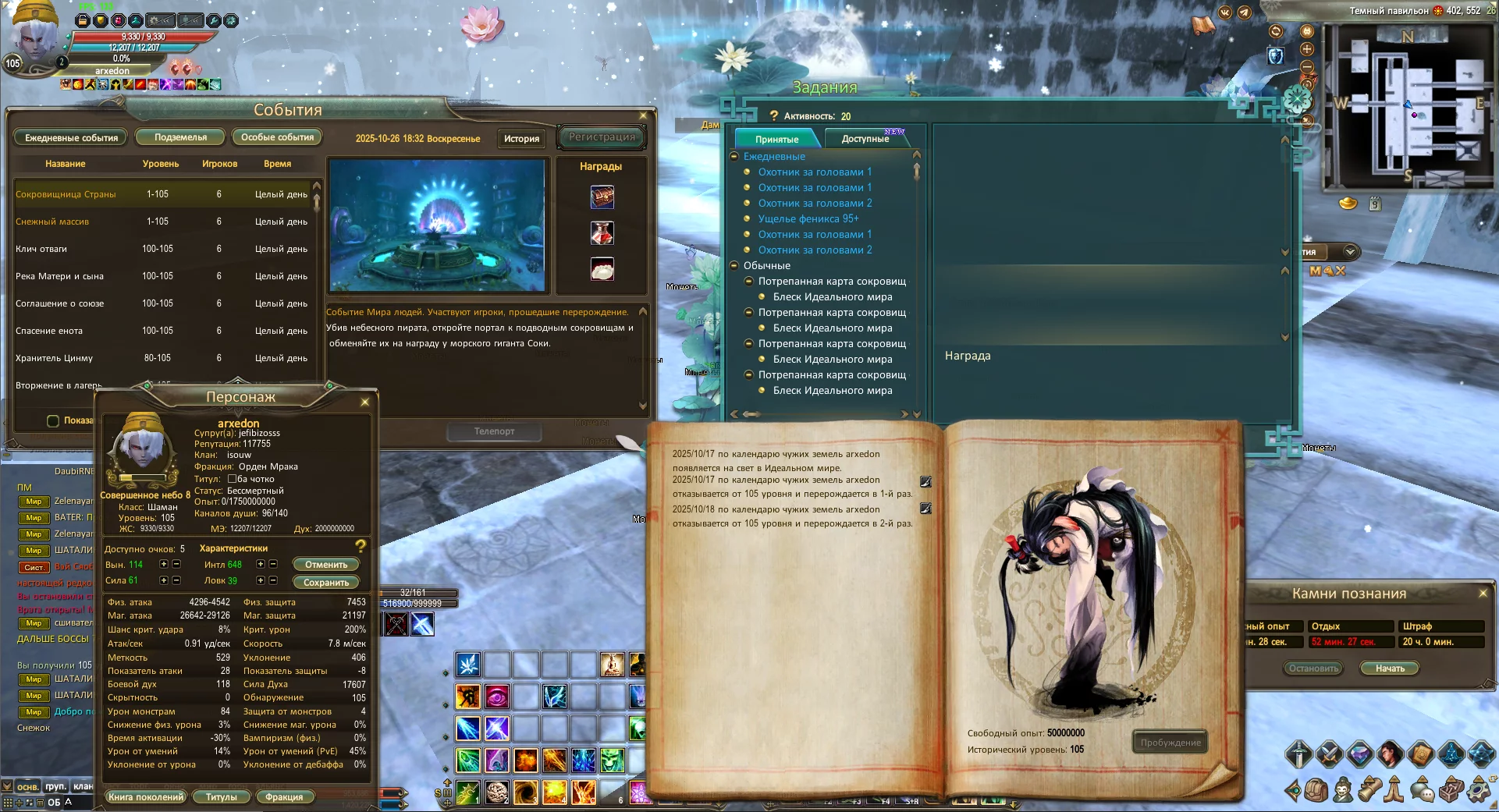This screenshot has width=1499, height=812.
Task: Open the Особые события tab
Action: pos(277,137)
